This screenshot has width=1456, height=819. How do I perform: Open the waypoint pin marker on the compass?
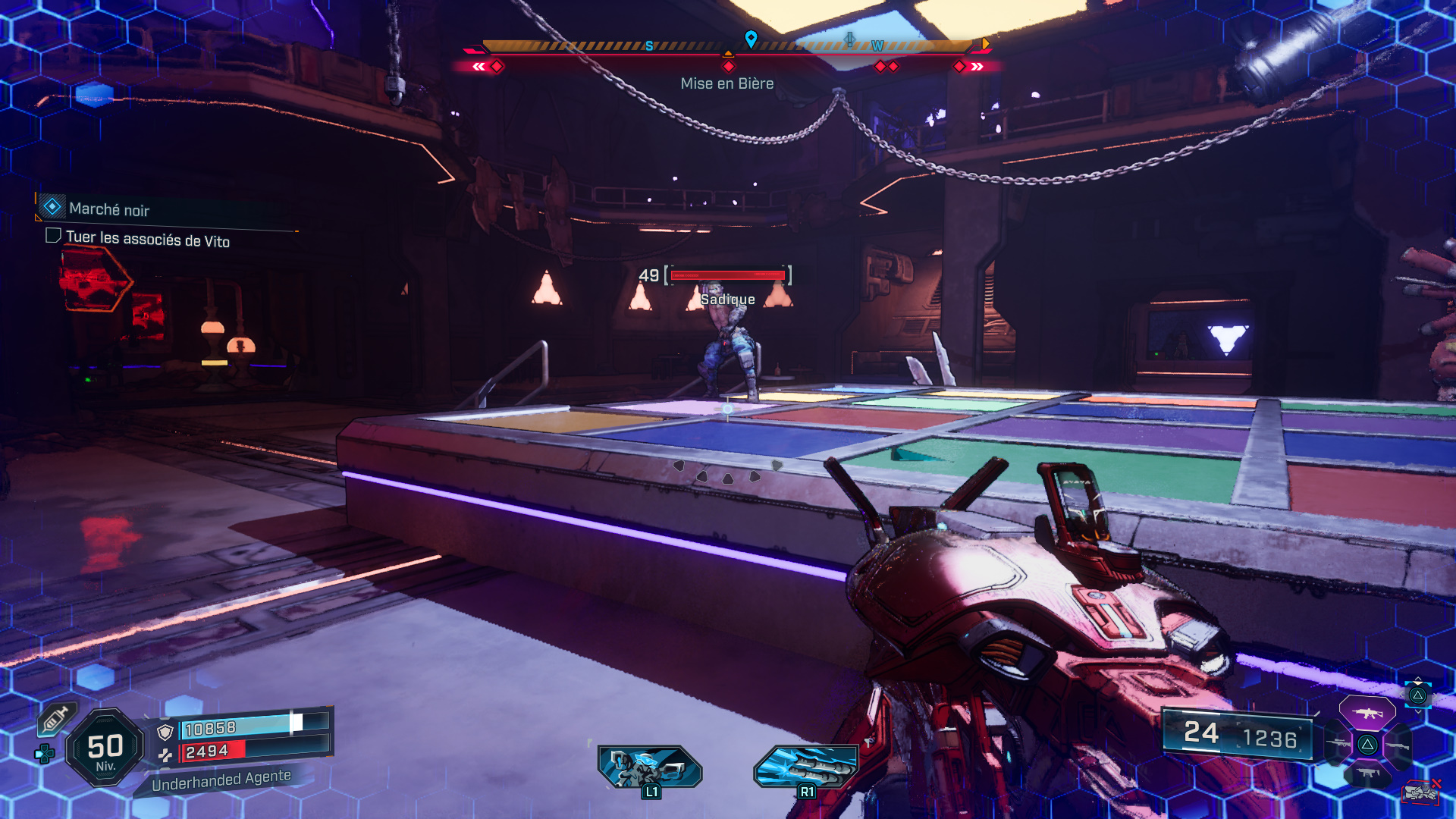coord(751,36)
